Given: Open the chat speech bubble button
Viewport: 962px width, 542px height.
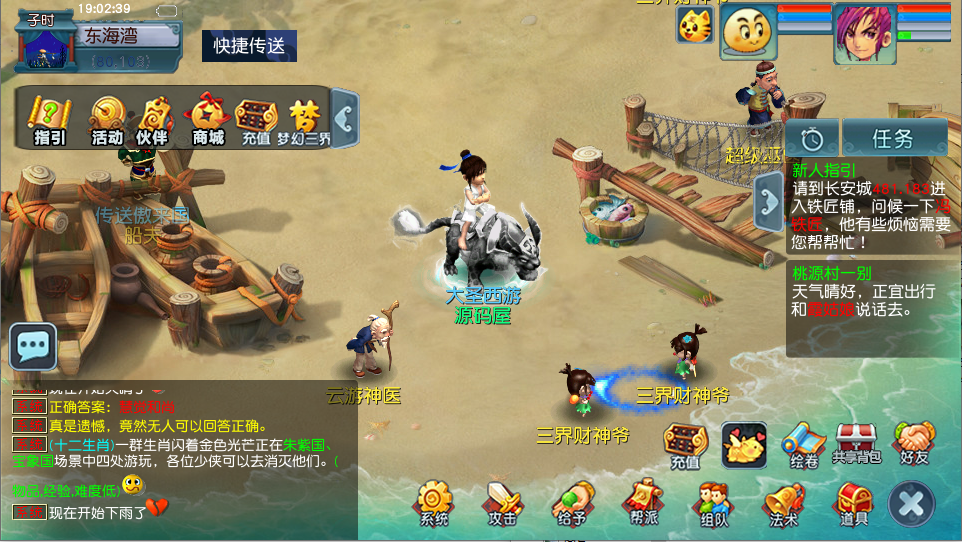Looking at the screenshot, I should 33,347.
